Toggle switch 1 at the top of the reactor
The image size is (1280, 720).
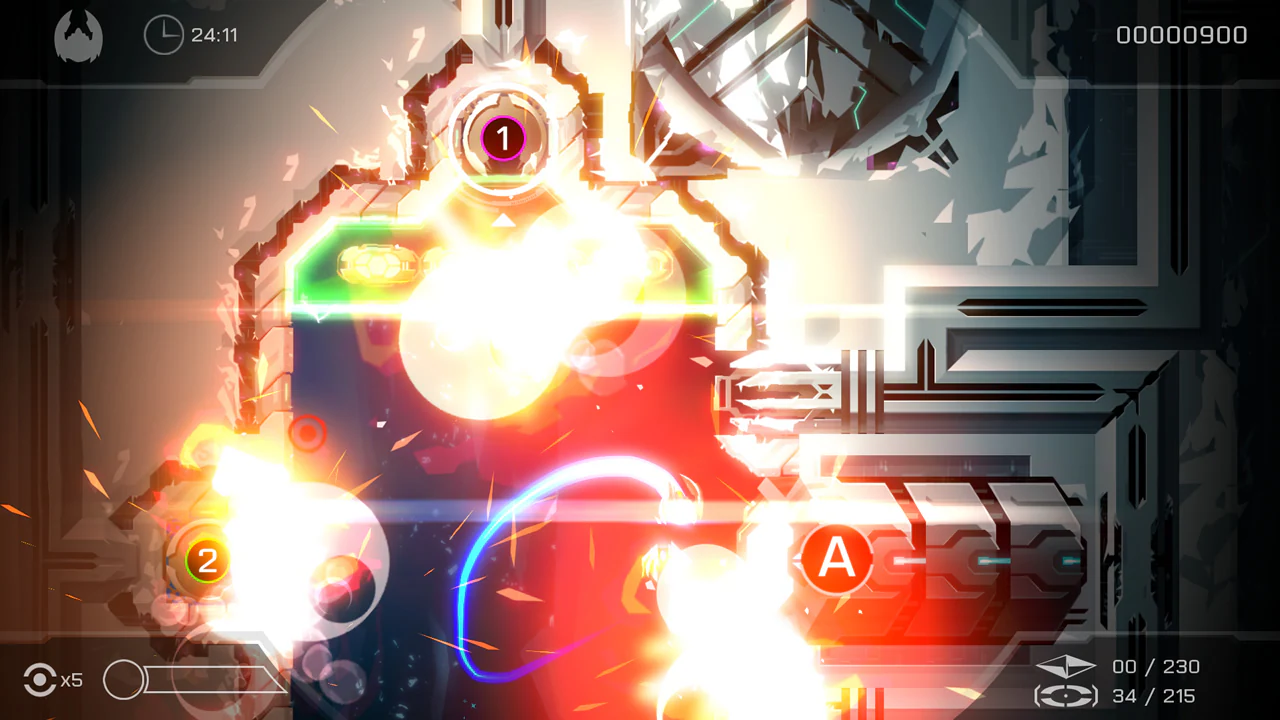[x=502, y=140]
